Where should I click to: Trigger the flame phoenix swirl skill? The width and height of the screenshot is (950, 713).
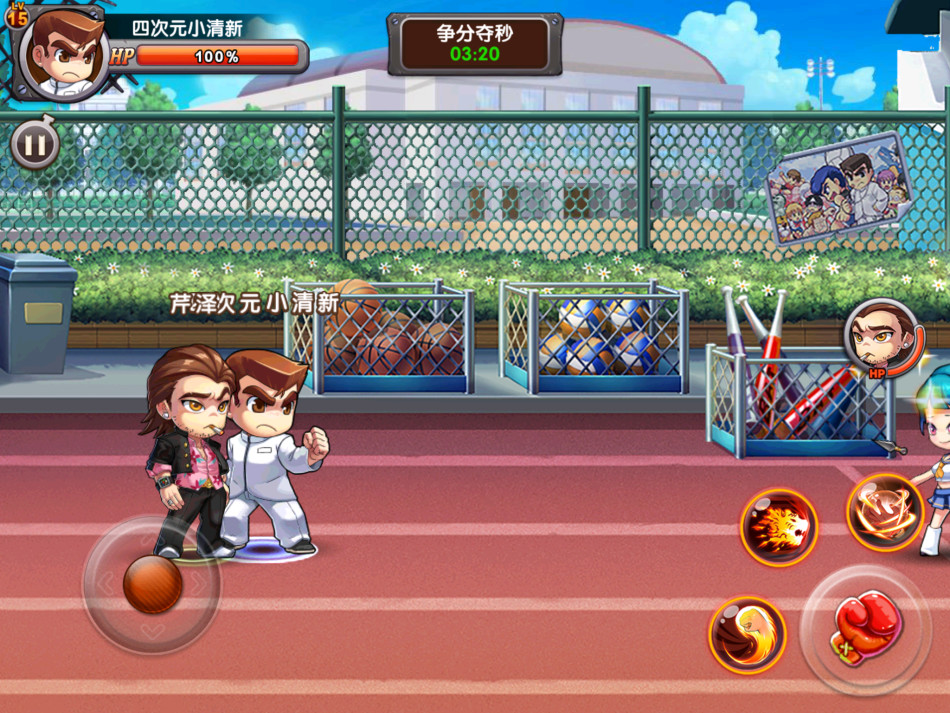point(747,635)
